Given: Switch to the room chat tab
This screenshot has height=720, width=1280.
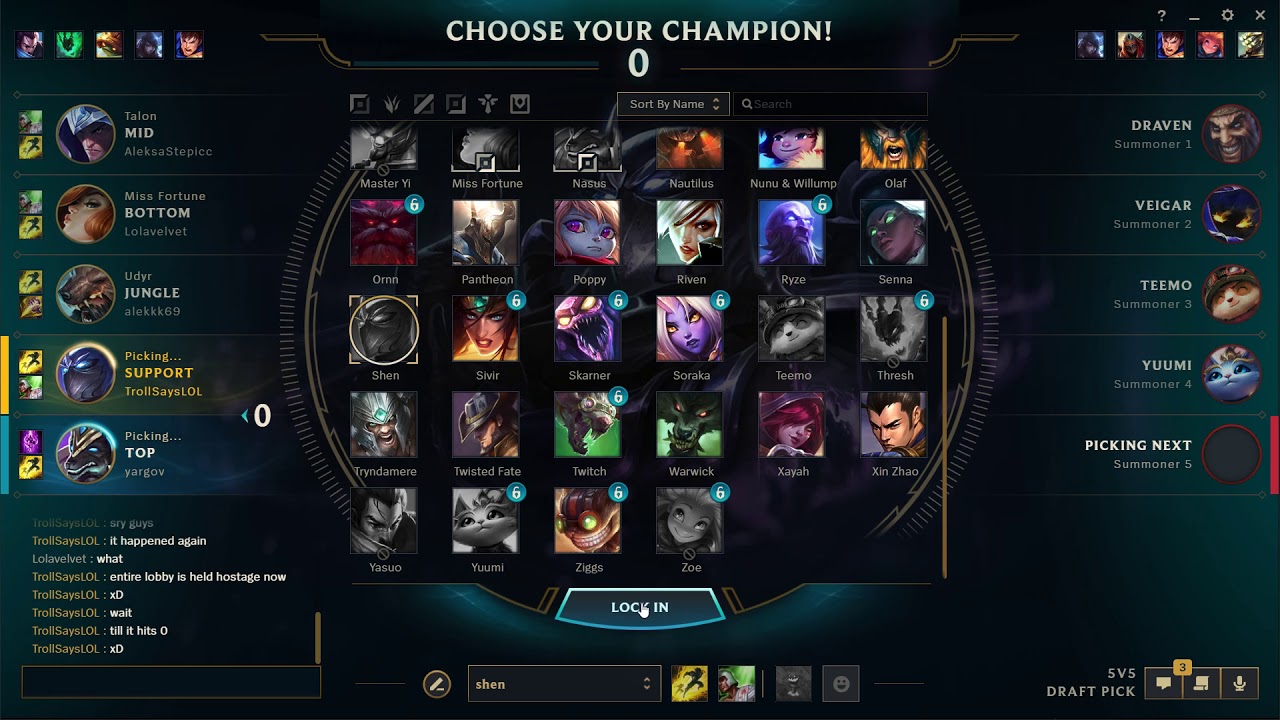Looking at the screenshot, I should pyautogui.click(x=1199, y=684).
